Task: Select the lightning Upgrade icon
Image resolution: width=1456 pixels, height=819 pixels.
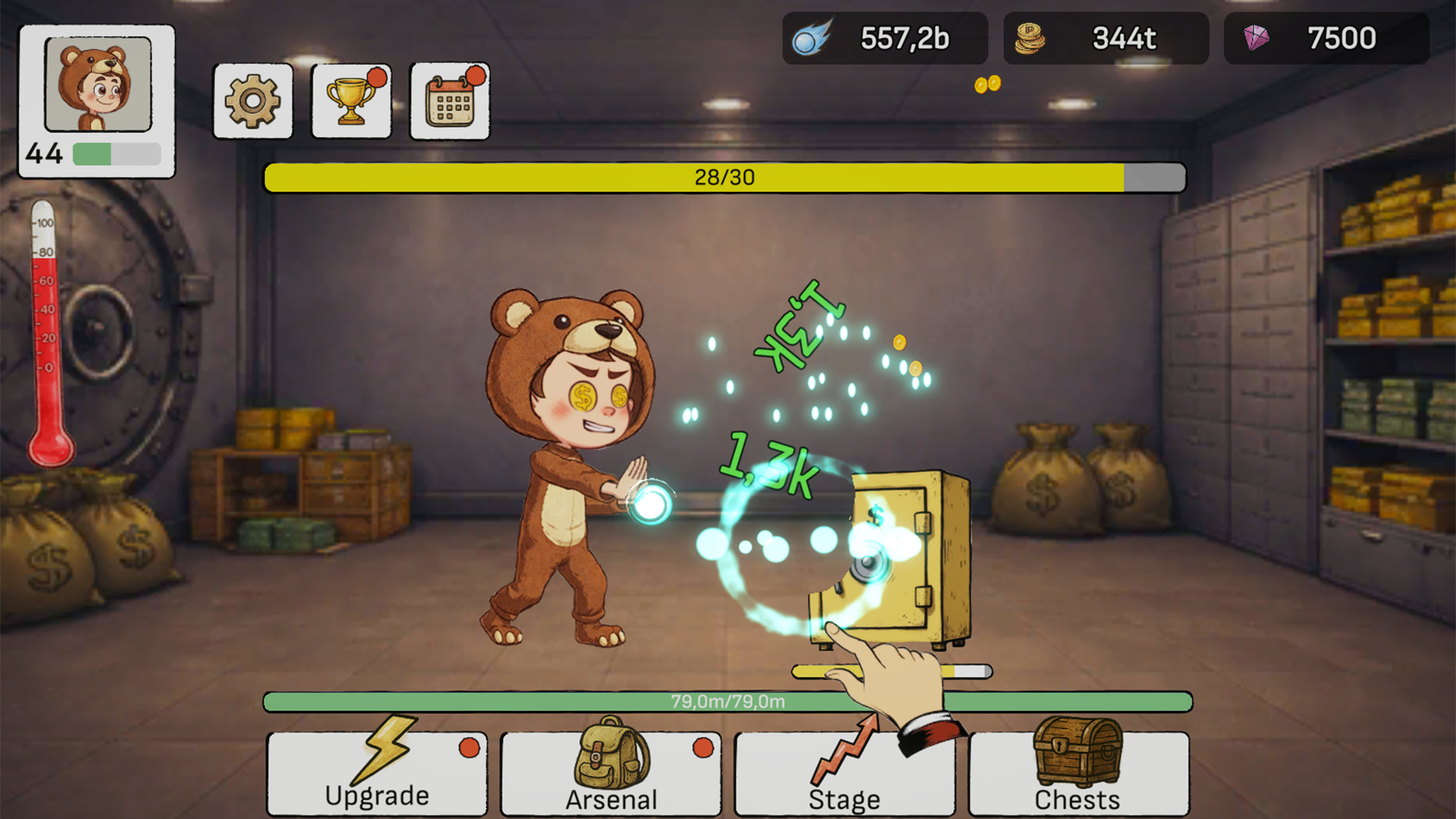Action: click(387, 751)
